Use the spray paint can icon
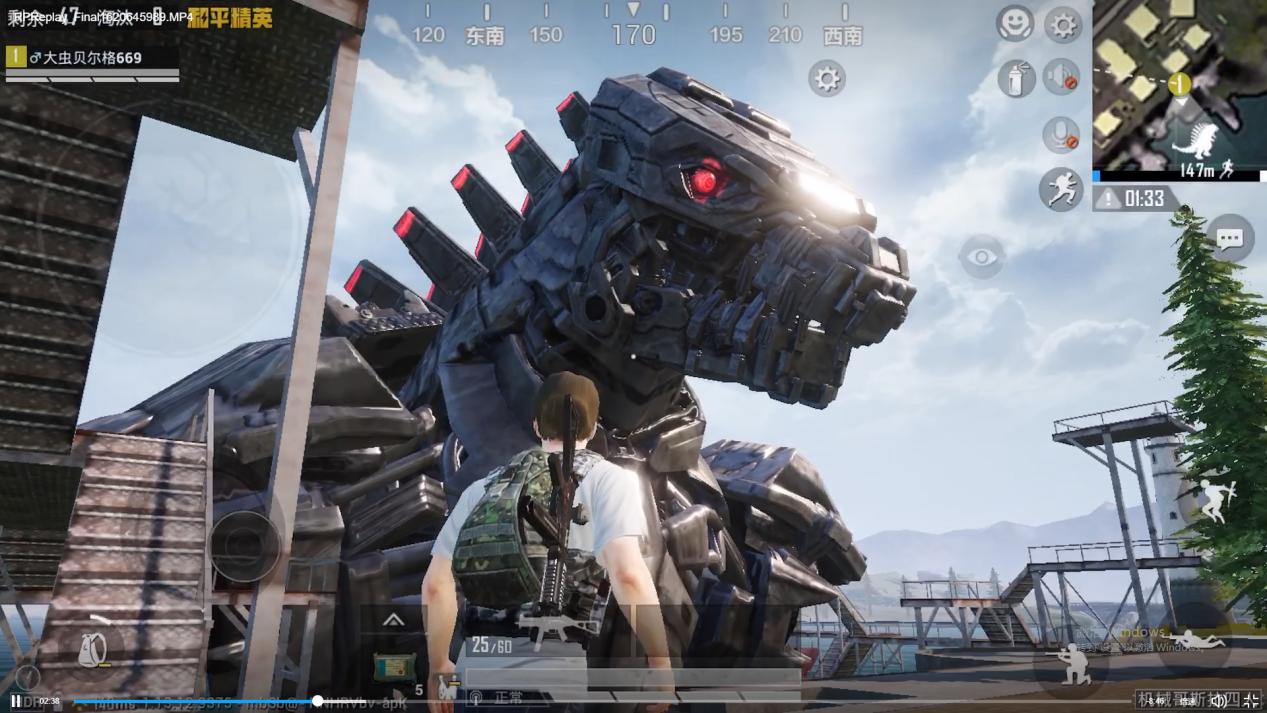The height and width of the screenshot is (713, 1267). coord(1015,78)
